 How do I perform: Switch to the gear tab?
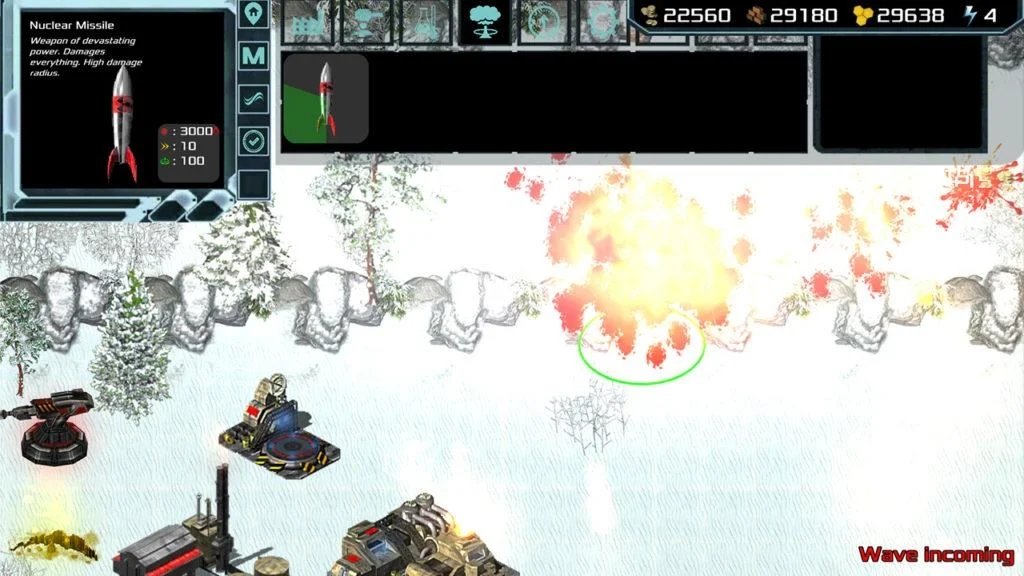pyautogui.click(x=603, y=22)
